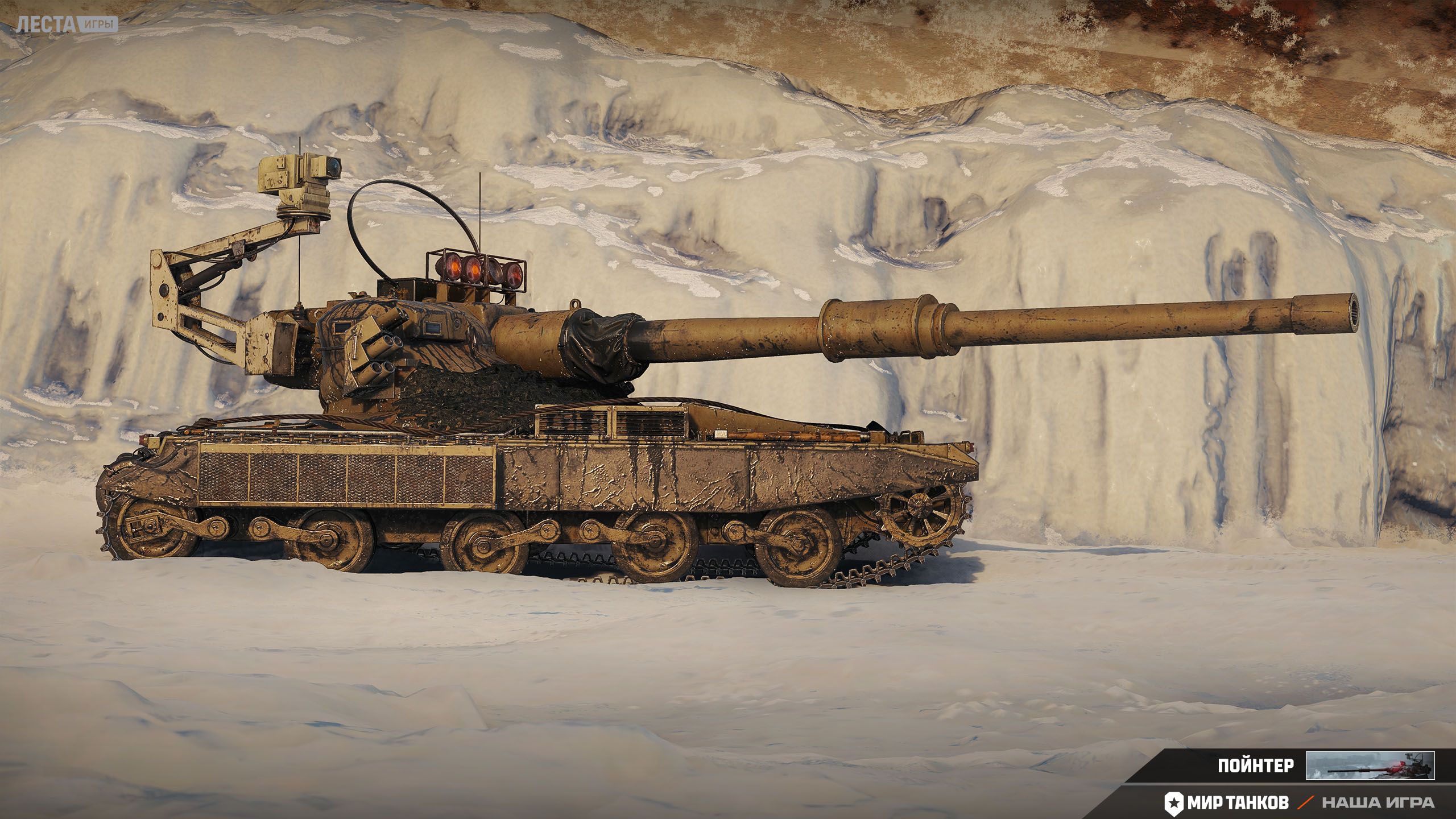
Task: Click the Леста Игры logo
Action: (67, 24)
